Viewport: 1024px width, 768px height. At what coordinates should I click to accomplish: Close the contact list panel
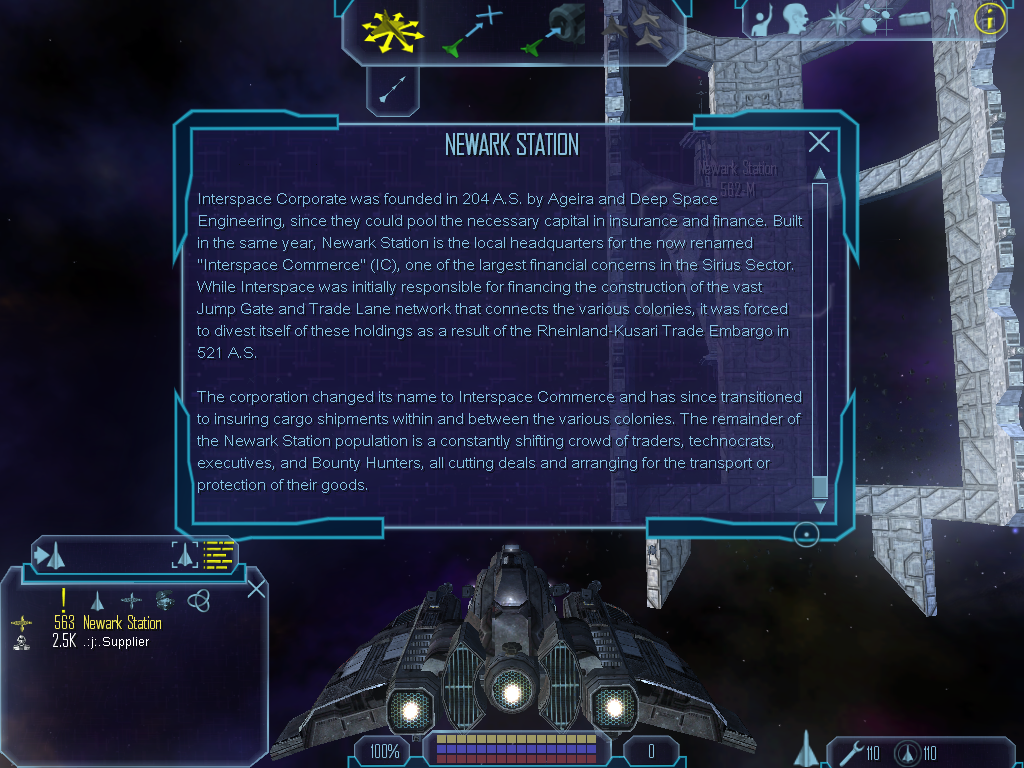click(x=256, y=588)
